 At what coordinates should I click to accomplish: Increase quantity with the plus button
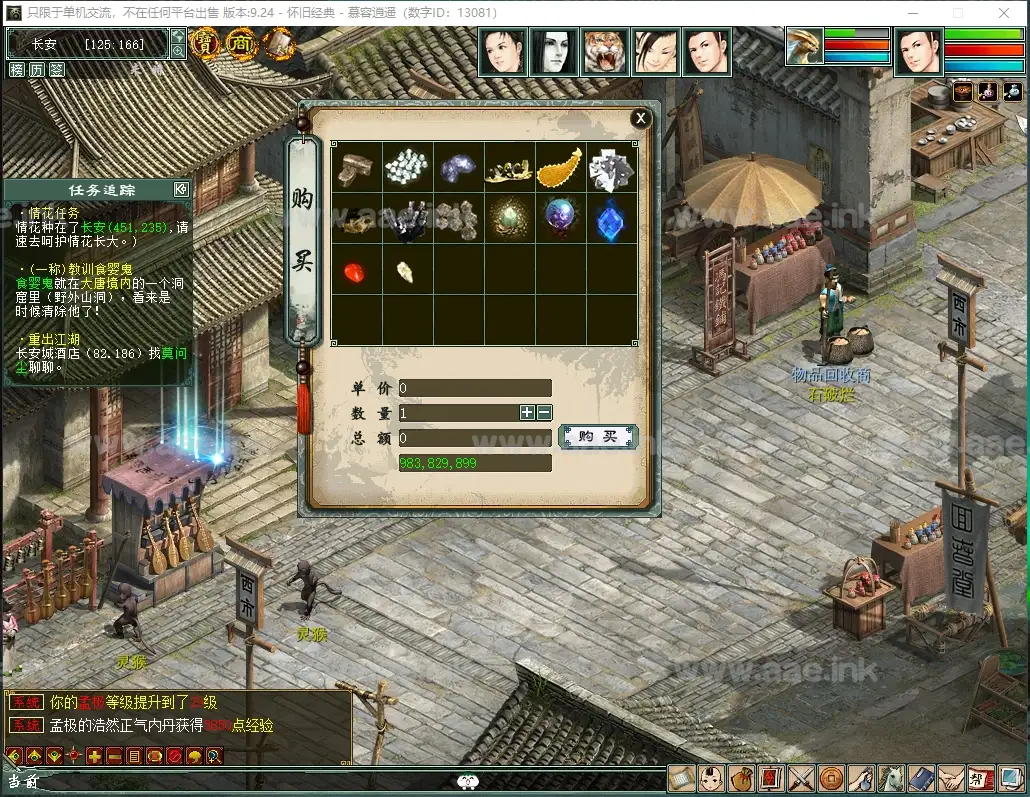[x=527, y=412]
